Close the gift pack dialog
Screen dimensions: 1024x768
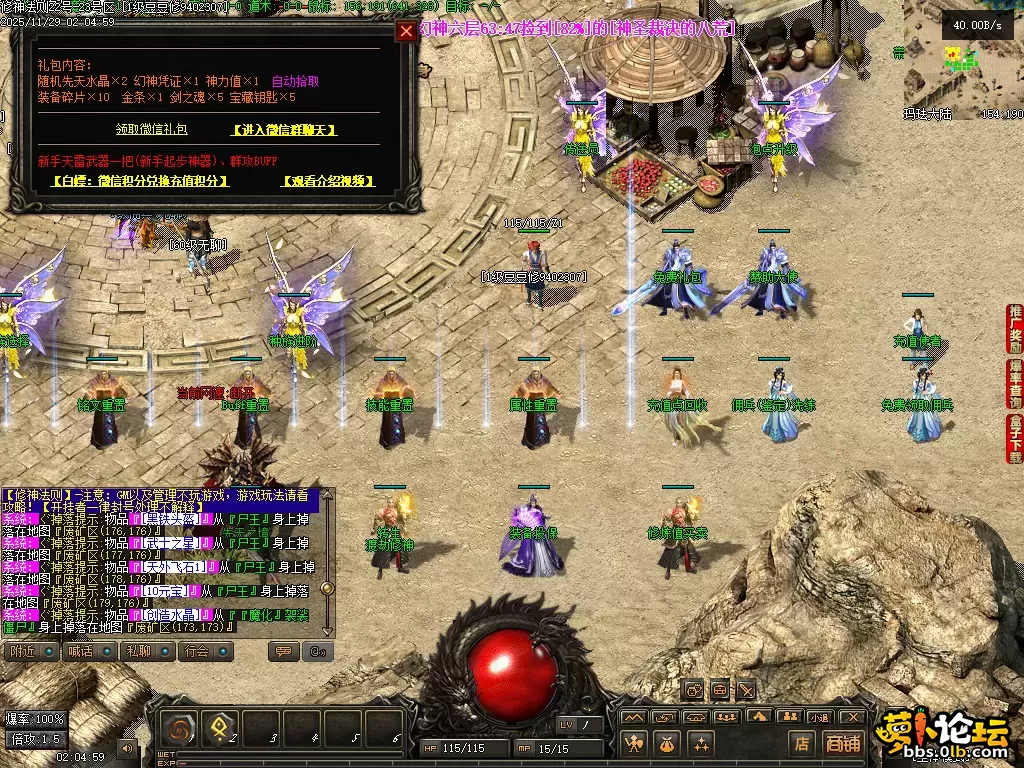(405, 31)
